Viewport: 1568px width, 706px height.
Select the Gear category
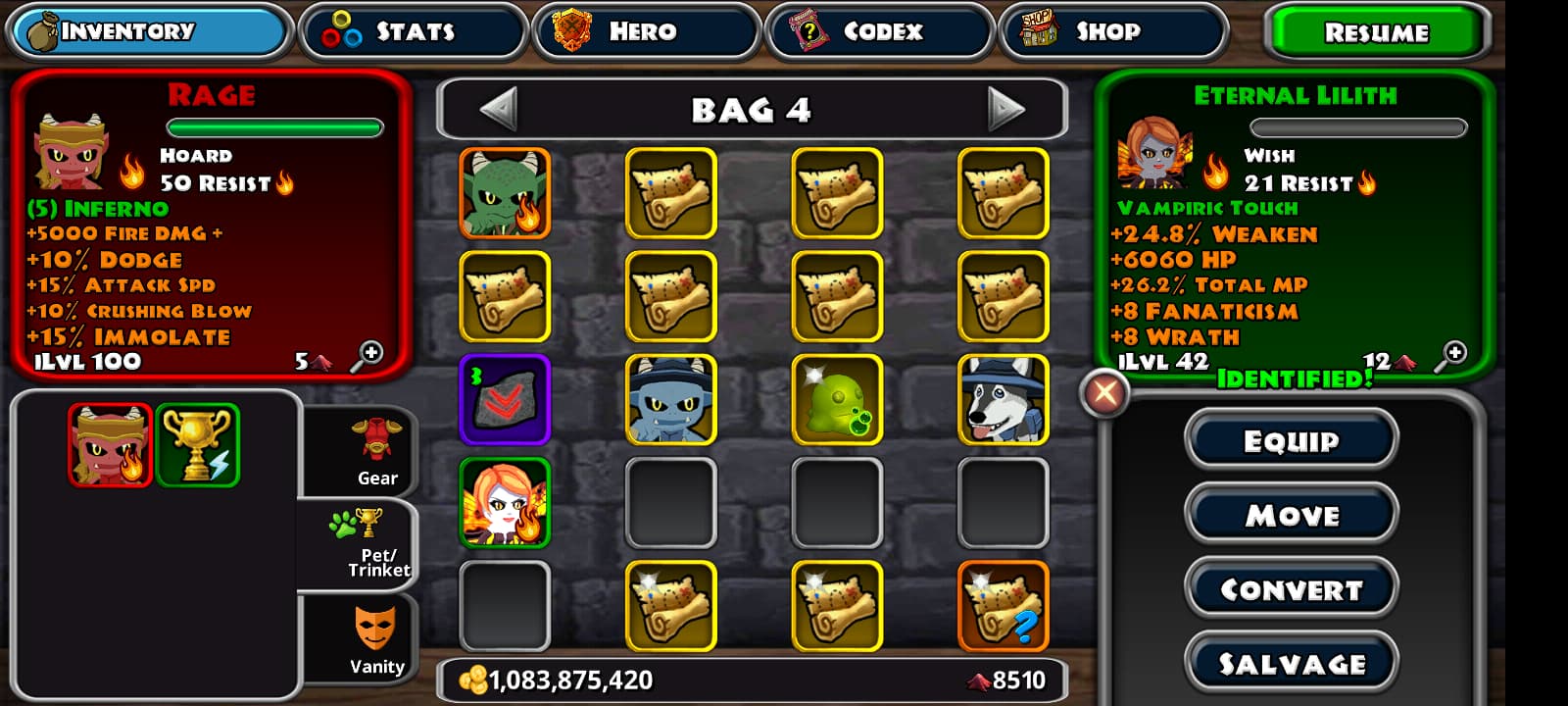(x=376, y=452)
